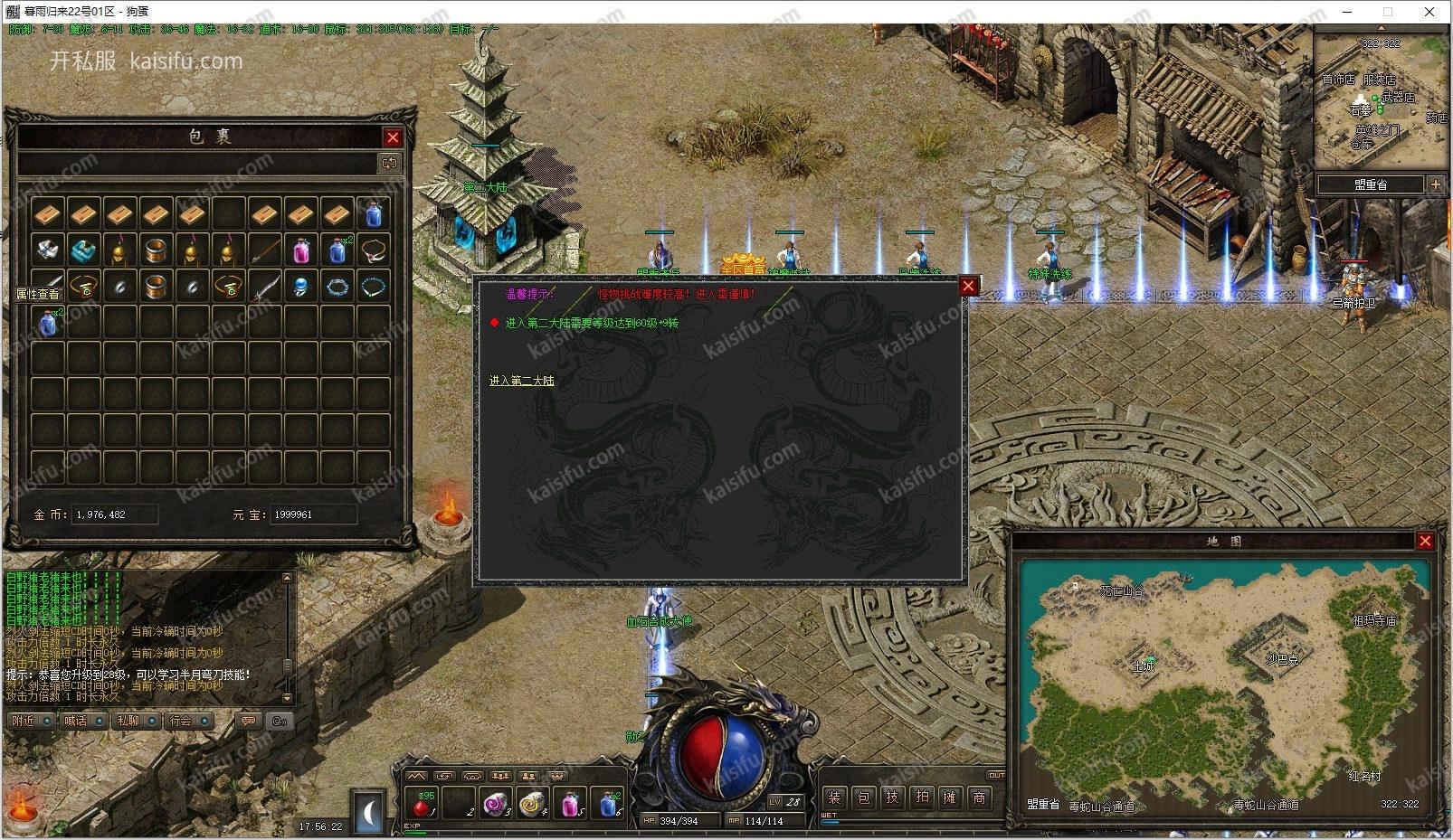1453x840 pixels.
Task: Switch chat to 喊话 shout channel
Action: (x=76, y=721)
